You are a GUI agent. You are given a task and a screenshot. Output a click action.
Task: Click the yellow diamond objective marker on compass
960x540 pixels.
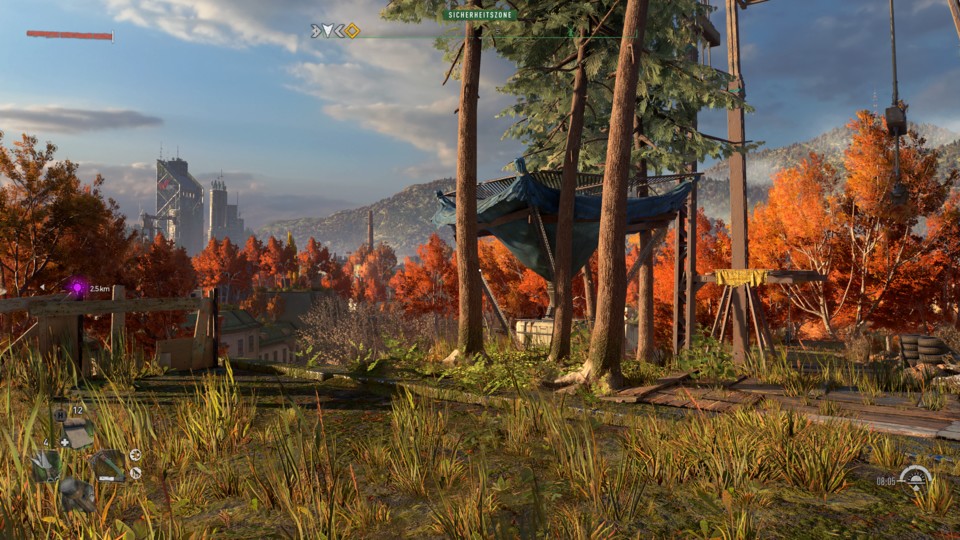[x=352, y=31]
